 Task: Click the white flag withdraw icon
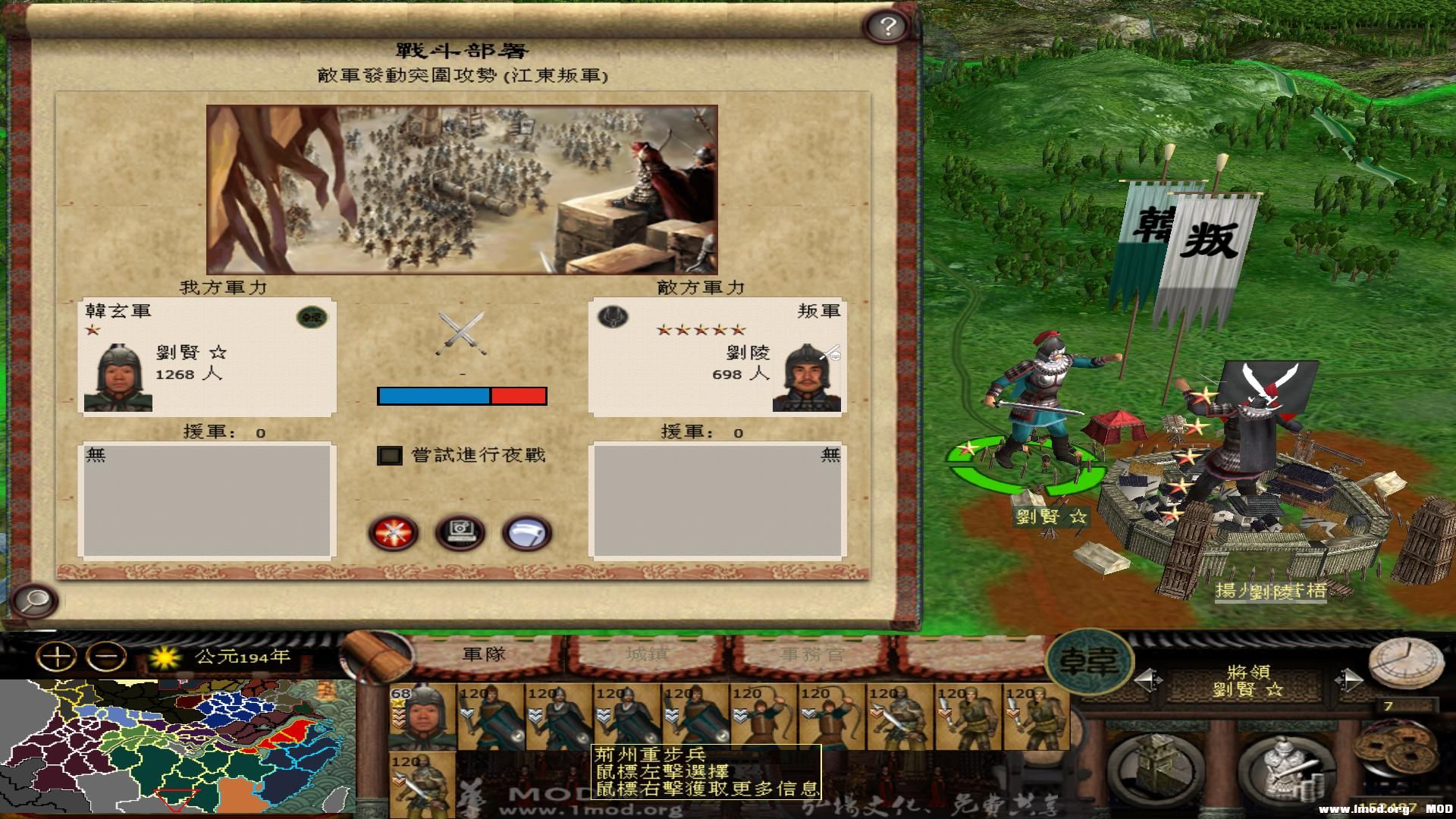[526, 533]
